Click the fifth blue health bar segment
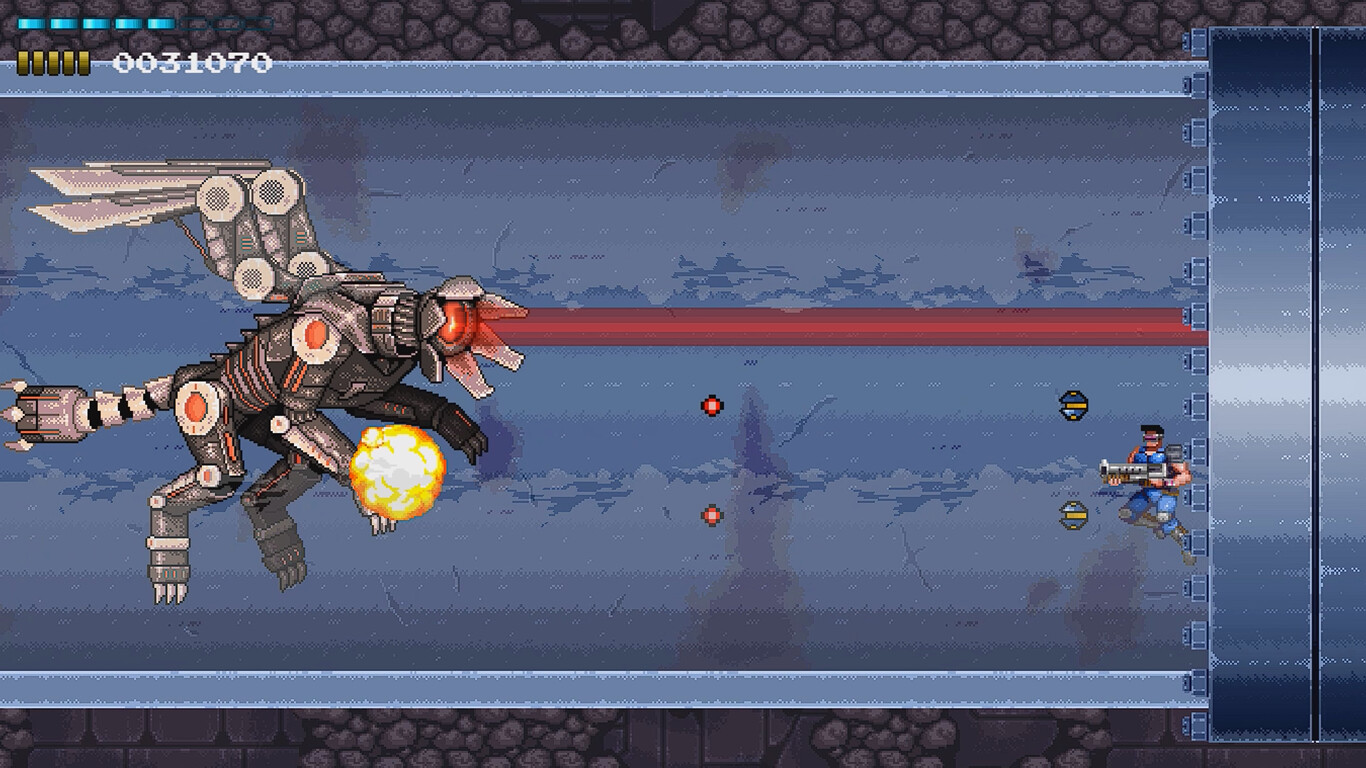 click(160, 23)
